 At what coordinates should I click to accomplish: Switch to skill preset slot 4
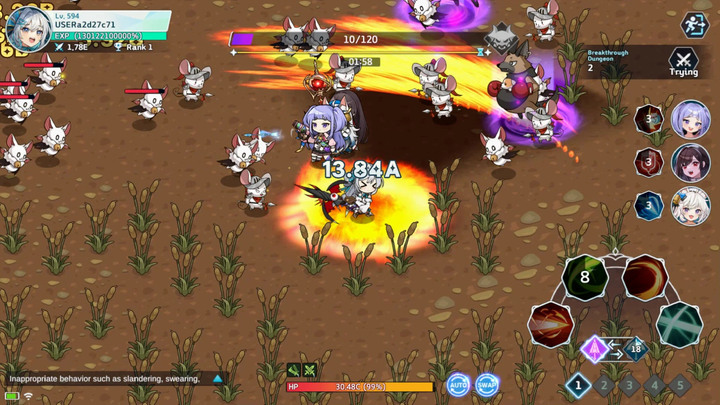(654, 384)
